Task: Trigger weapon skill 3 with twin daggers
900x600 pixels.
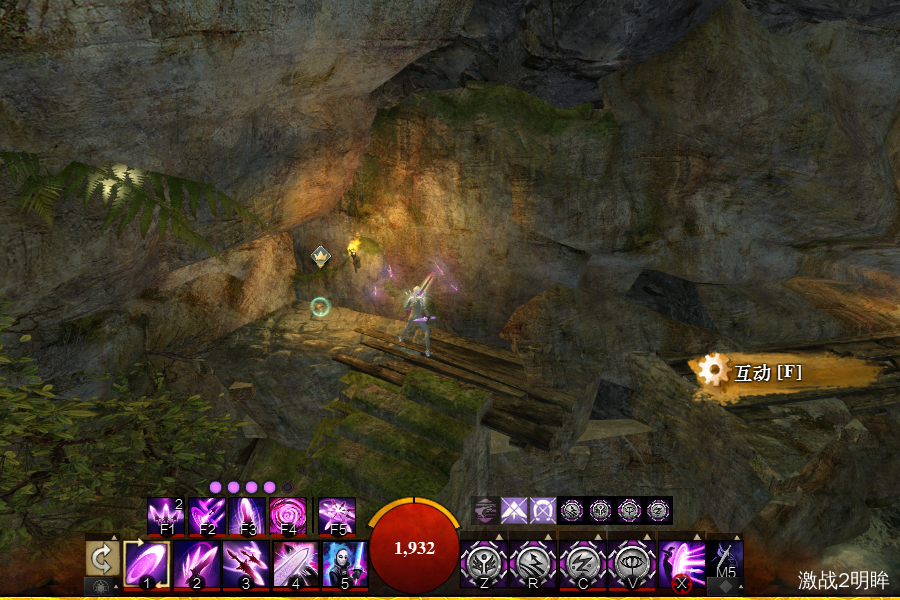Action: (x=245, y=564)
